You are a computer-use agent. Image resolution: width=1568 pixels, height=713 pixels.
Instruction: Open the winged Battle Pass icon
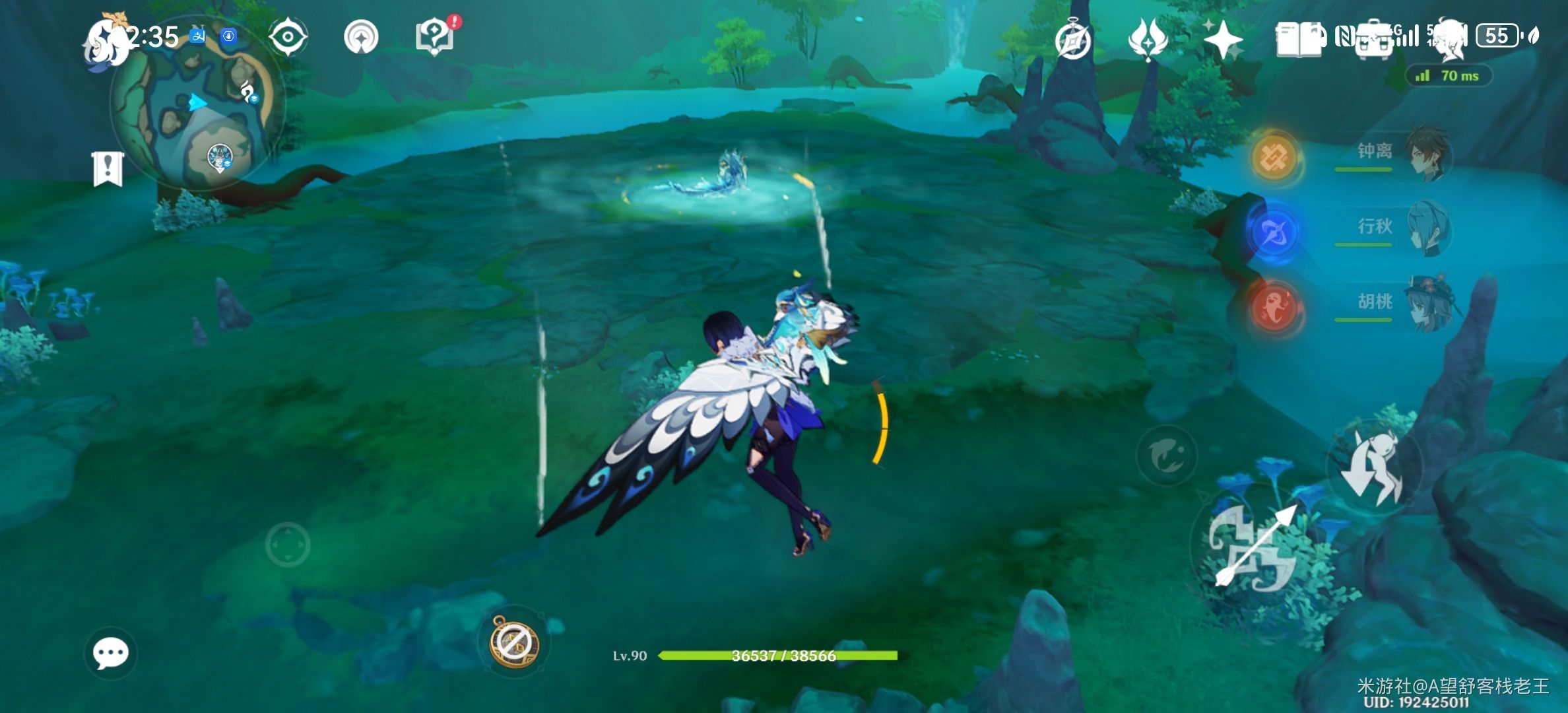click(x=1148, y=40)
